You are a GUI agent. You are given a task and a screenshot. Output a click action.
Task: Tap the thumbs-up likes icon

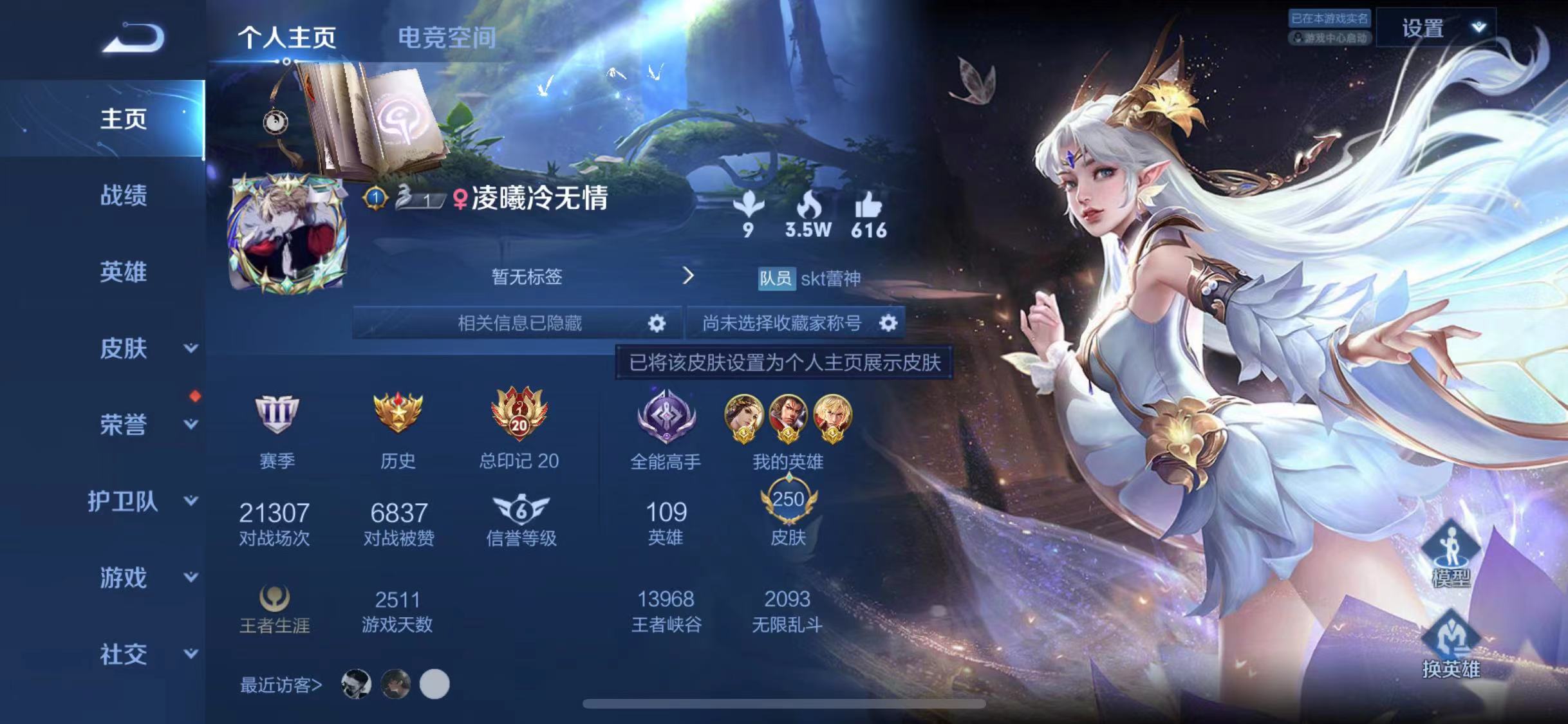pyautogui.click(x=868, y=207)
